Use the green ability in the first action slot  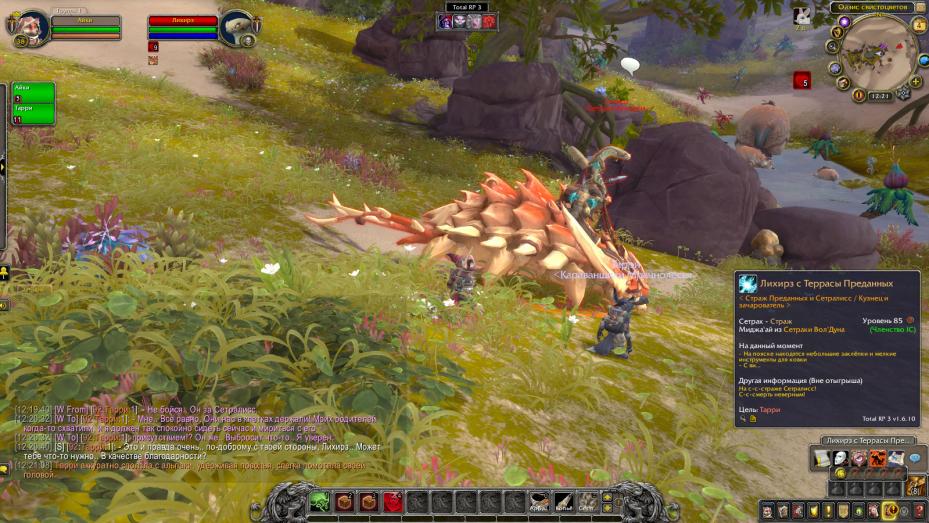point(319,502)
